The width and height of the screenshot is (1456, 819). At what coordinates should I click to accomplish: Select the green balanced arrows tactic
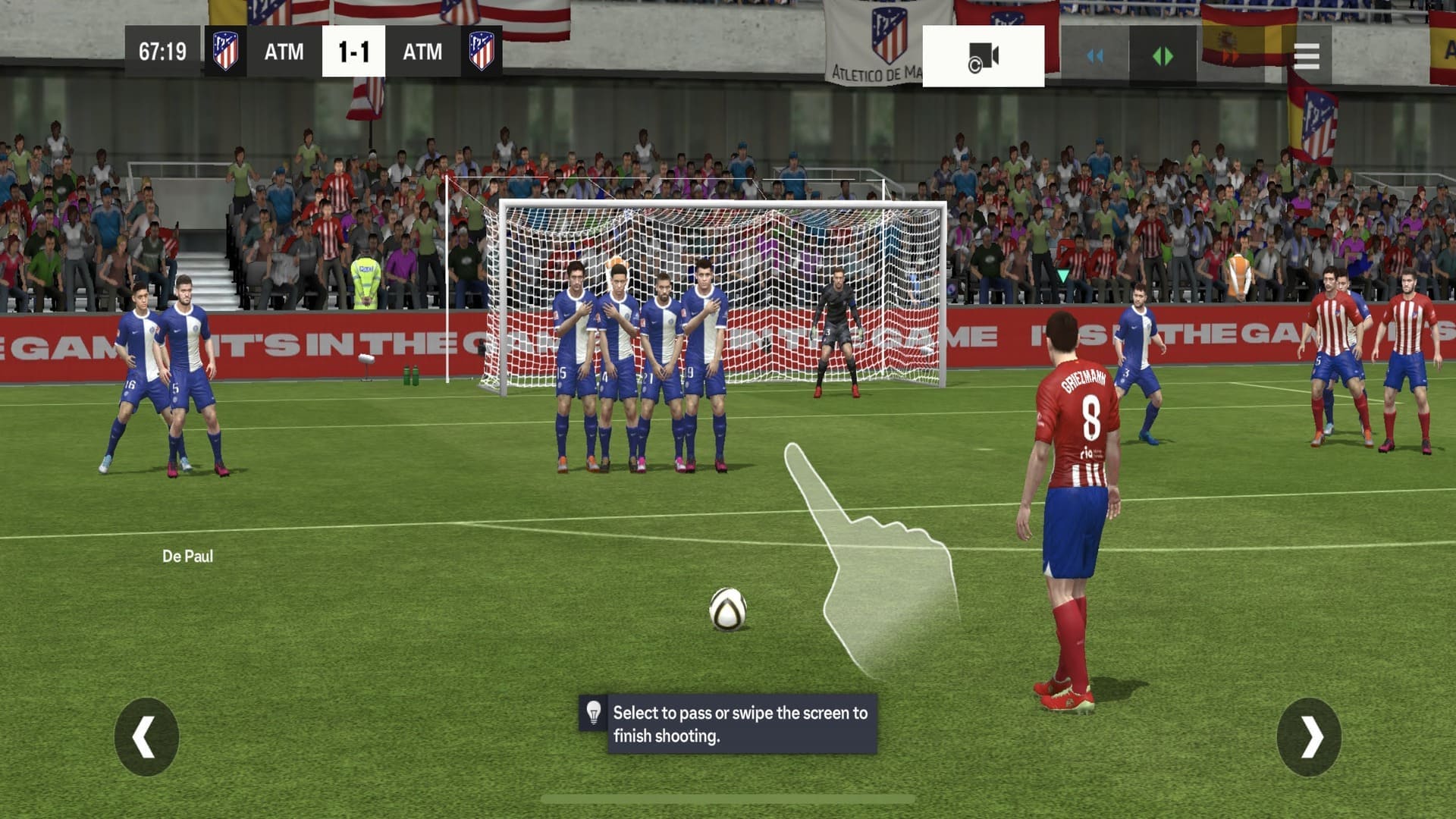click(1162, 56)
